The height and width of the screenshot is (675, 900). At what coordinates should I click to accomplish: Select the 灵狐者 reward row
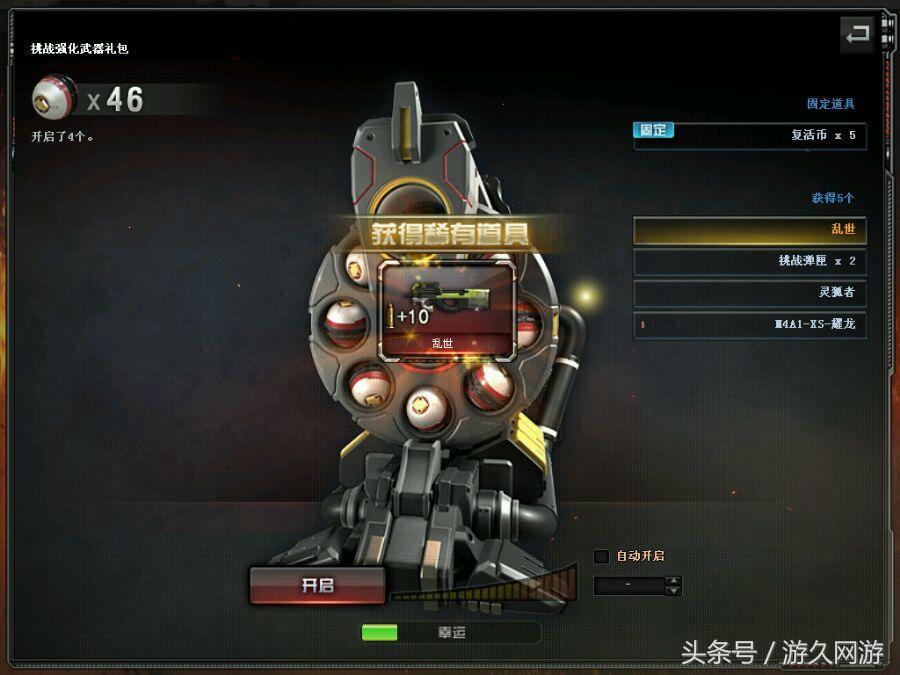tap(749, 293)
